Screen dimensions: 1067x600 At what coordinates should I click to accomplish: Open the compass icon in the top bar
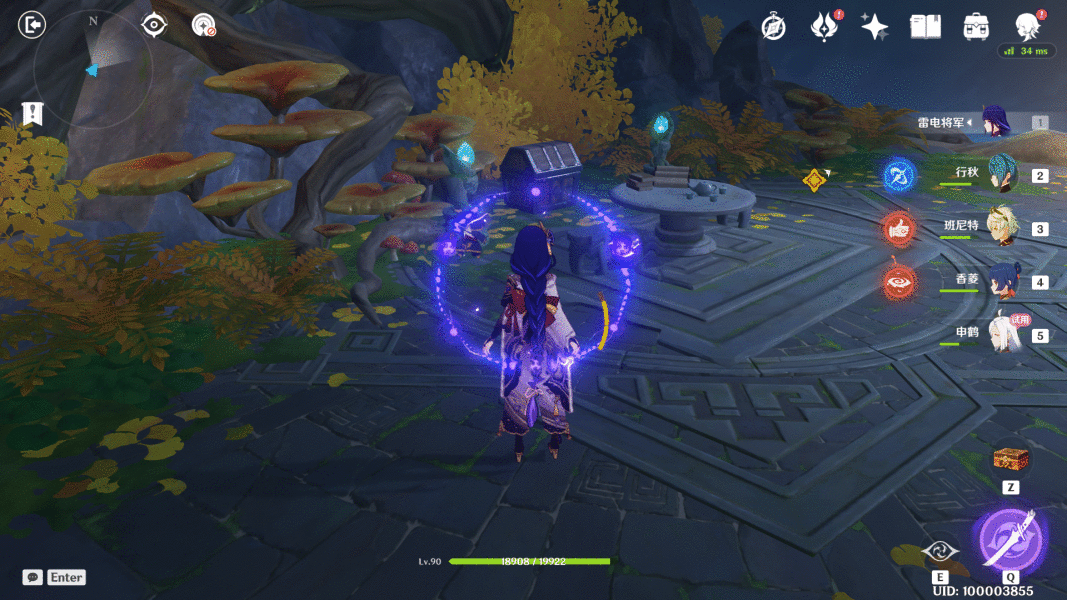point(773,27)
